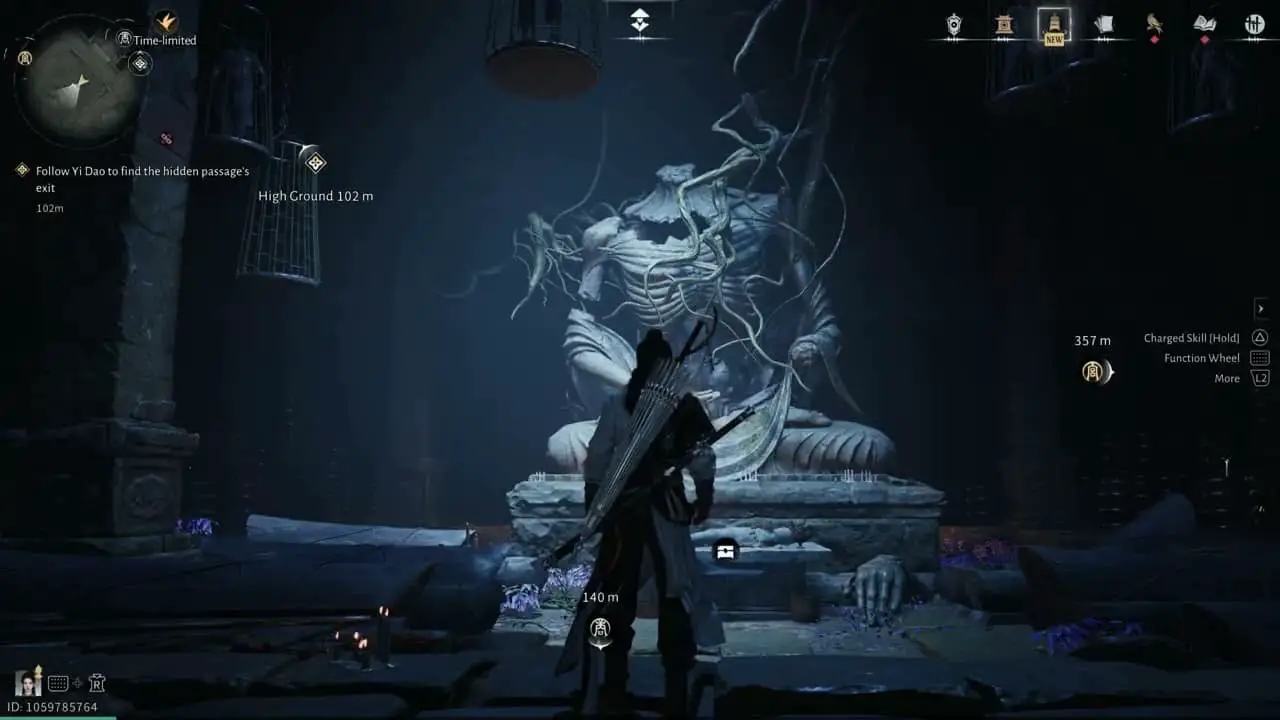Select the quest tracker 'Follow Yi Dao' objective

(142, 179)
